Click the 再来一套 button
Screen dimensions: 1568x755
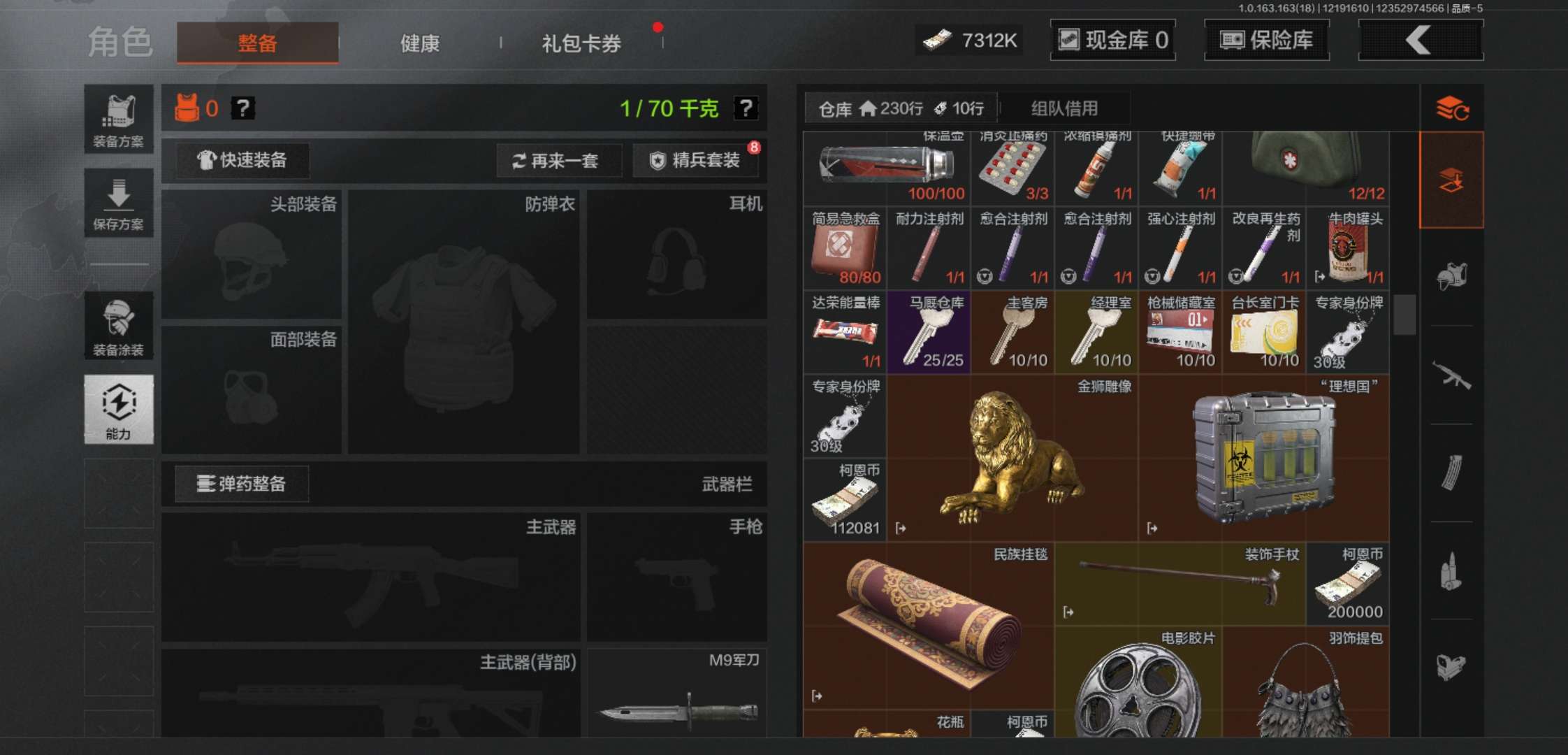point(557,161)
